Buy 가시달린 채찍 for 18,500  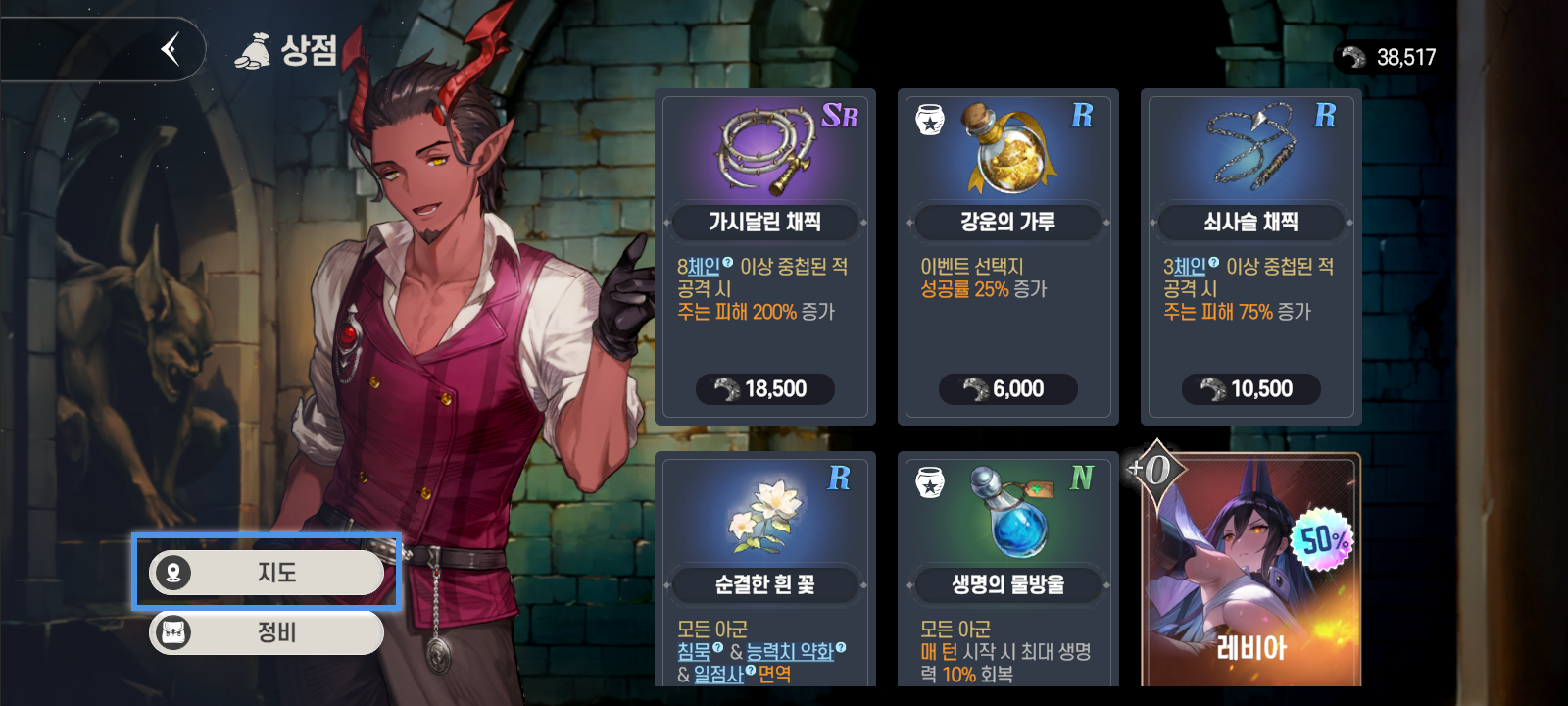[765, 389]
